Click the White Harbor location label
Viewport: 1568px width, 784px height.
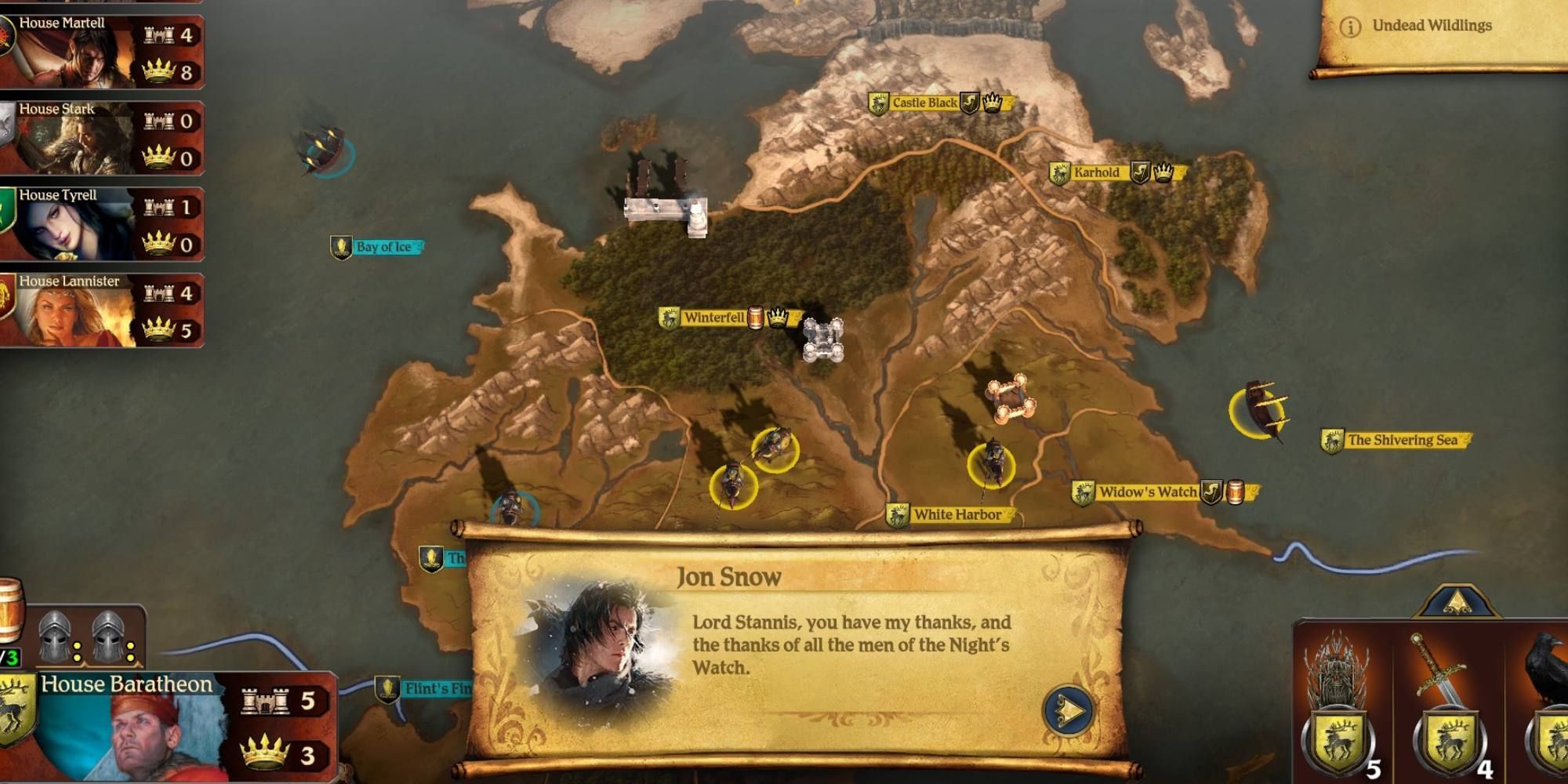958,514
